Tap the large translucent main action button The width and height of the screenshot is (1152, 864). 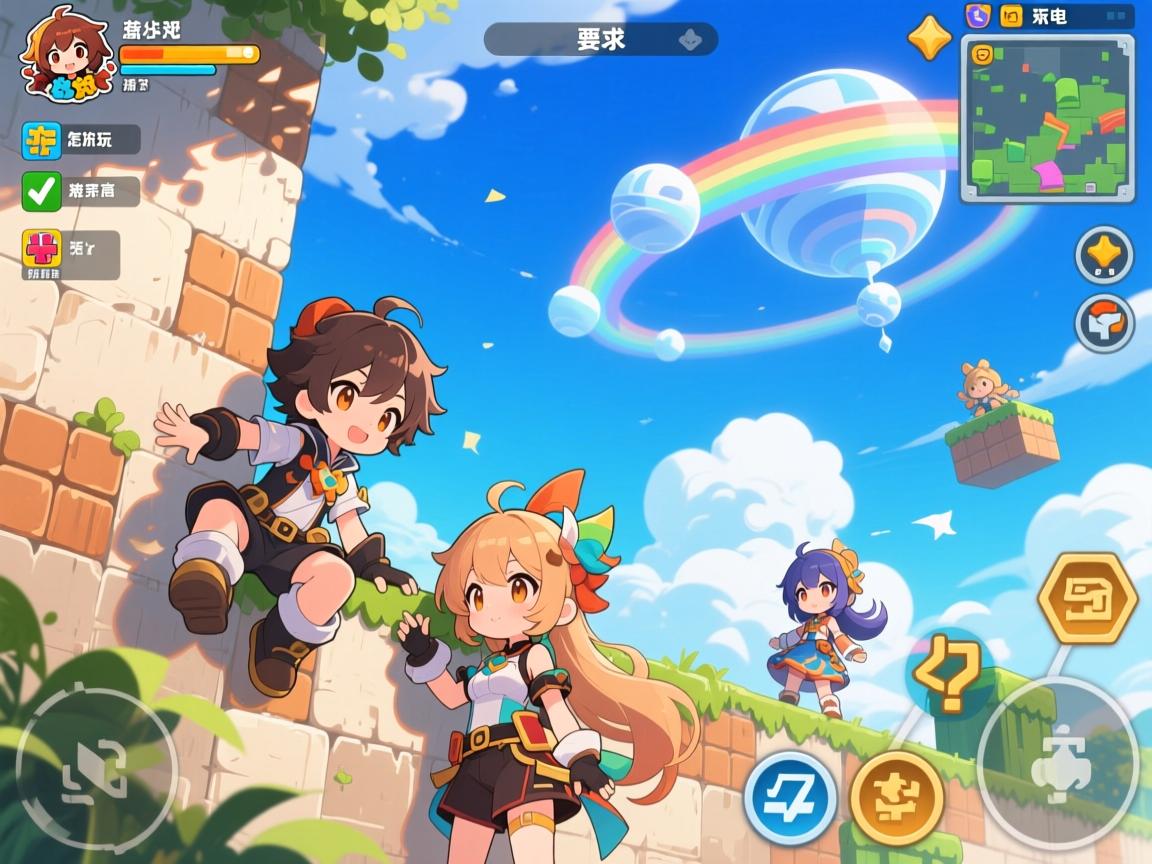[x=1056, y=763]
